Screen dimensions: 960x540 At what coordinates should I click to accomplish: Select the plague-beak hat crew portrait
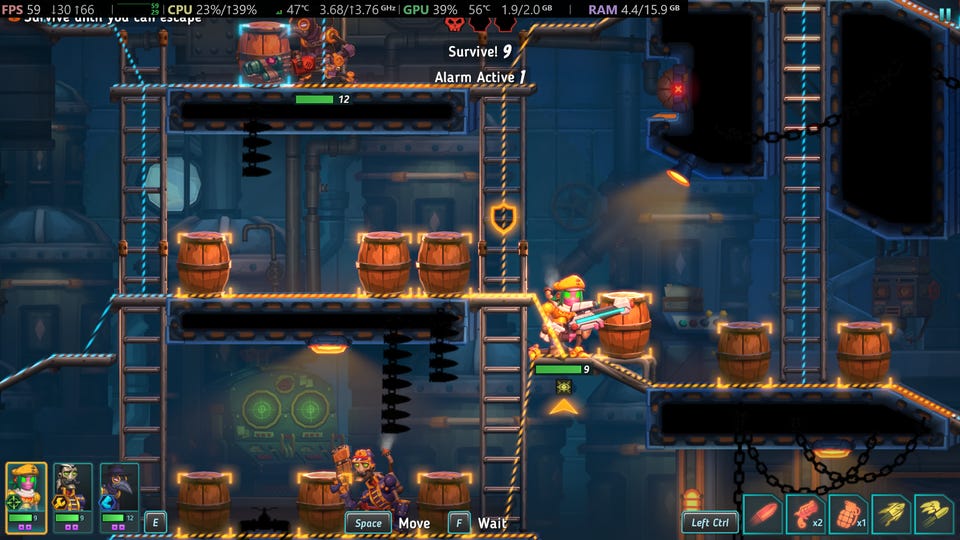pos(119,487)
